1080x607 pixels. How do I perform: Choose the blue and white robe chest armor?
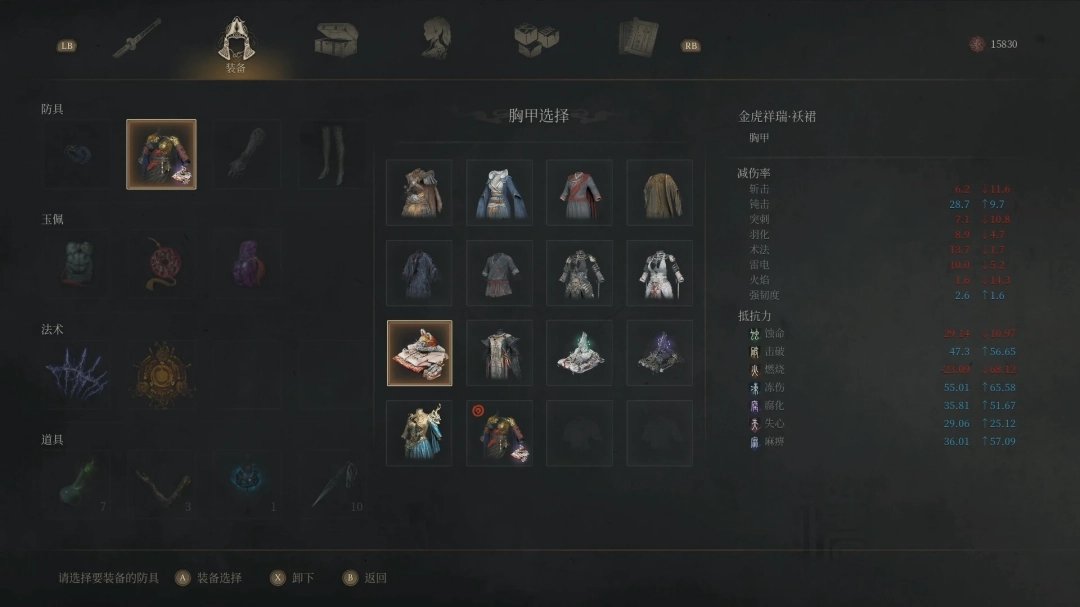point(499,192)
